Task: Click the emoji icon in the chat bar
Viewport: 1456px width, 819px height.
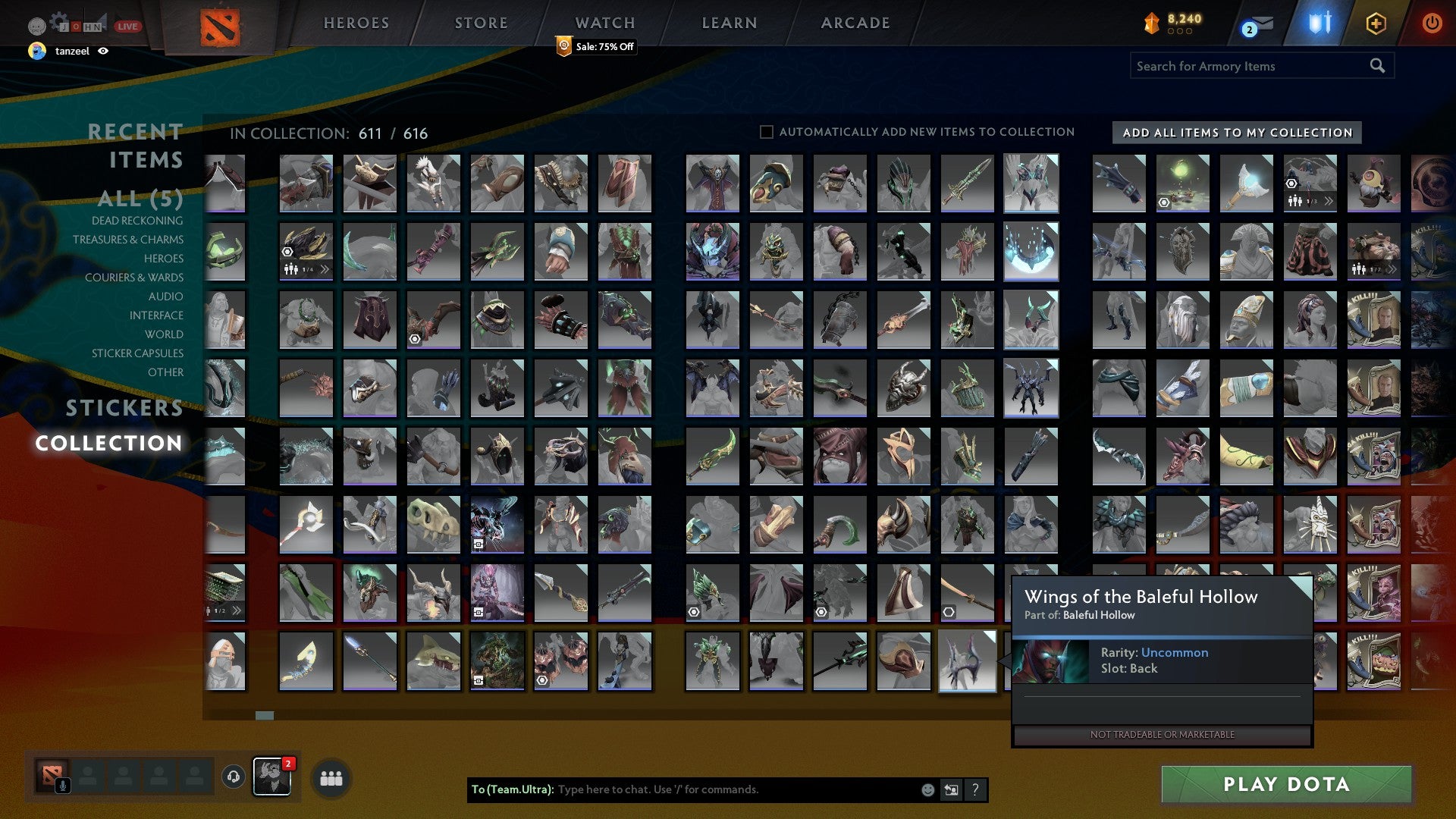Action: click(927, 789)
